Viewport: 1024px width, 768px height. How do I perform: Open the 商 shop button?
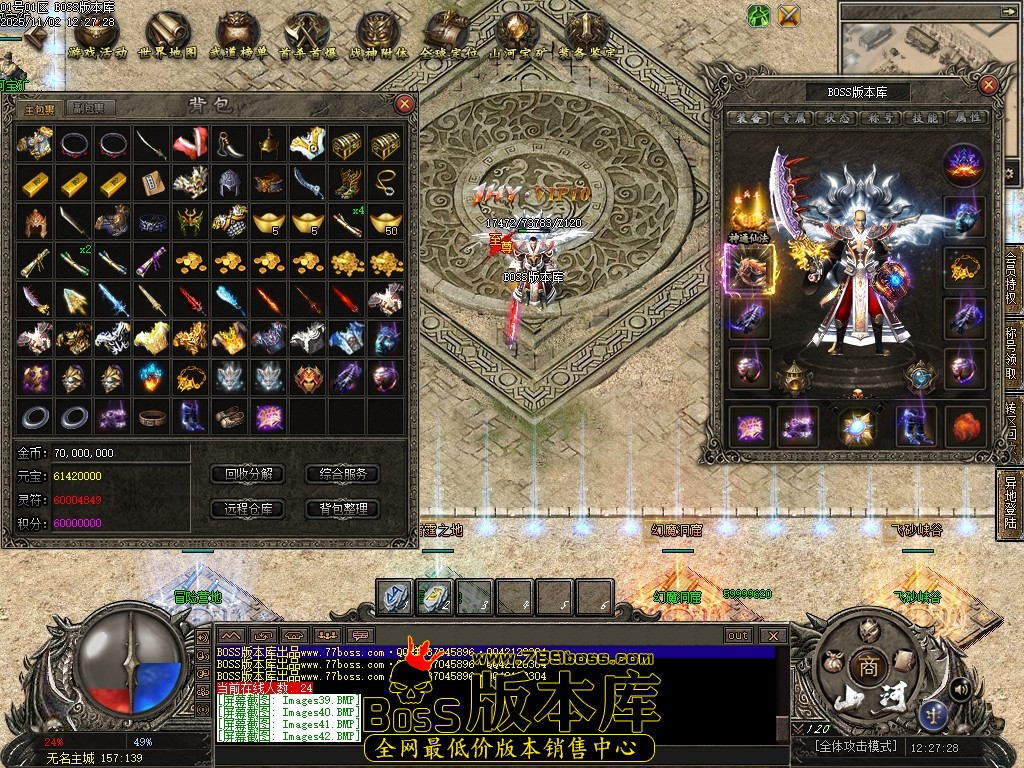(x=863, y=666)
